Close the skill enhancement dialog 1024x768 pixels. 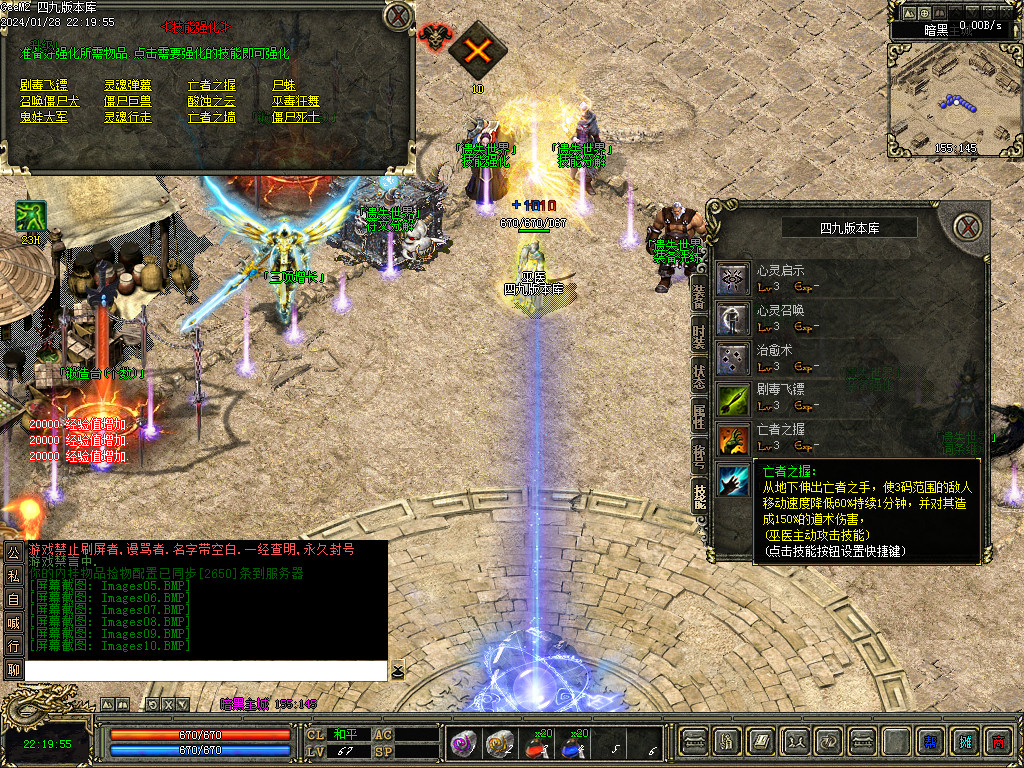[x=397, y=15]
